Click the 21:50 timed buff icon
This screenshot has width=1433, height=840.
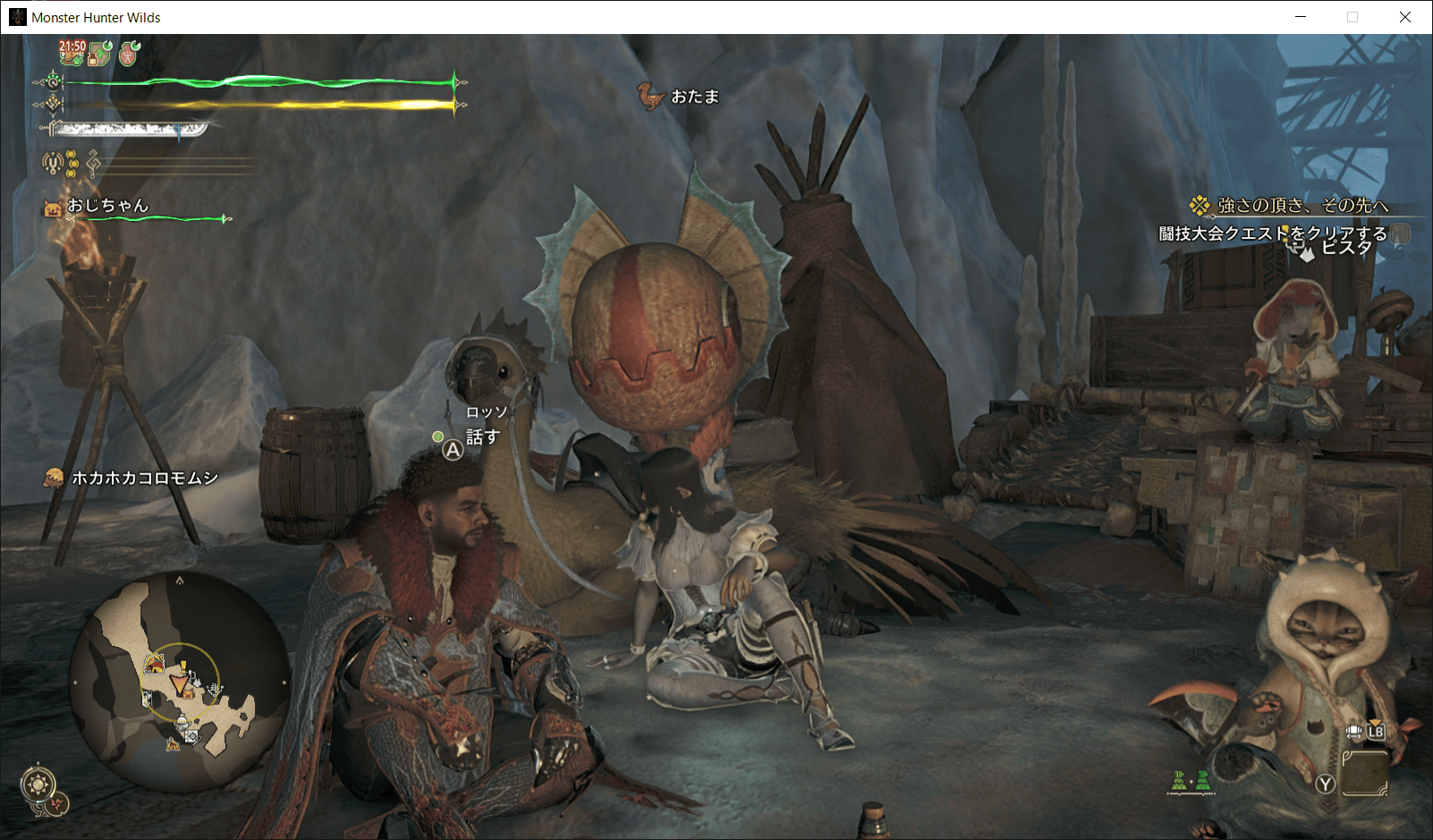pyautogui.click(x=72, y=52)
